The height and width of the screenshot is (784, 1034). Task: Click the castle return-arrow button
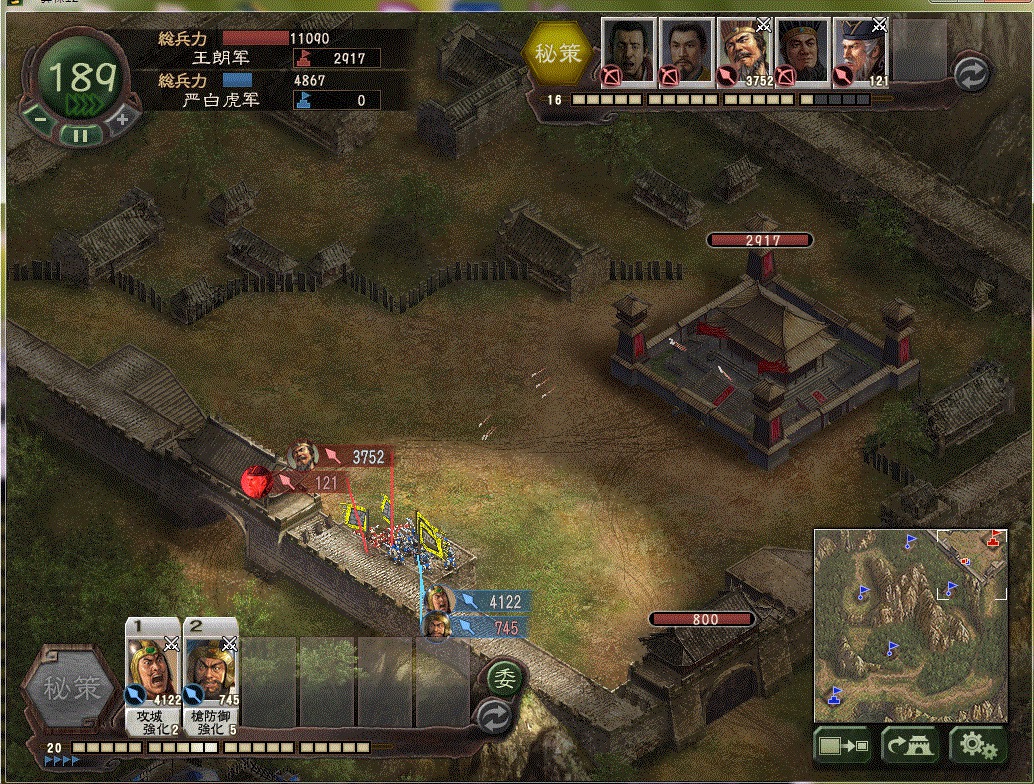[x=909, y=745]
